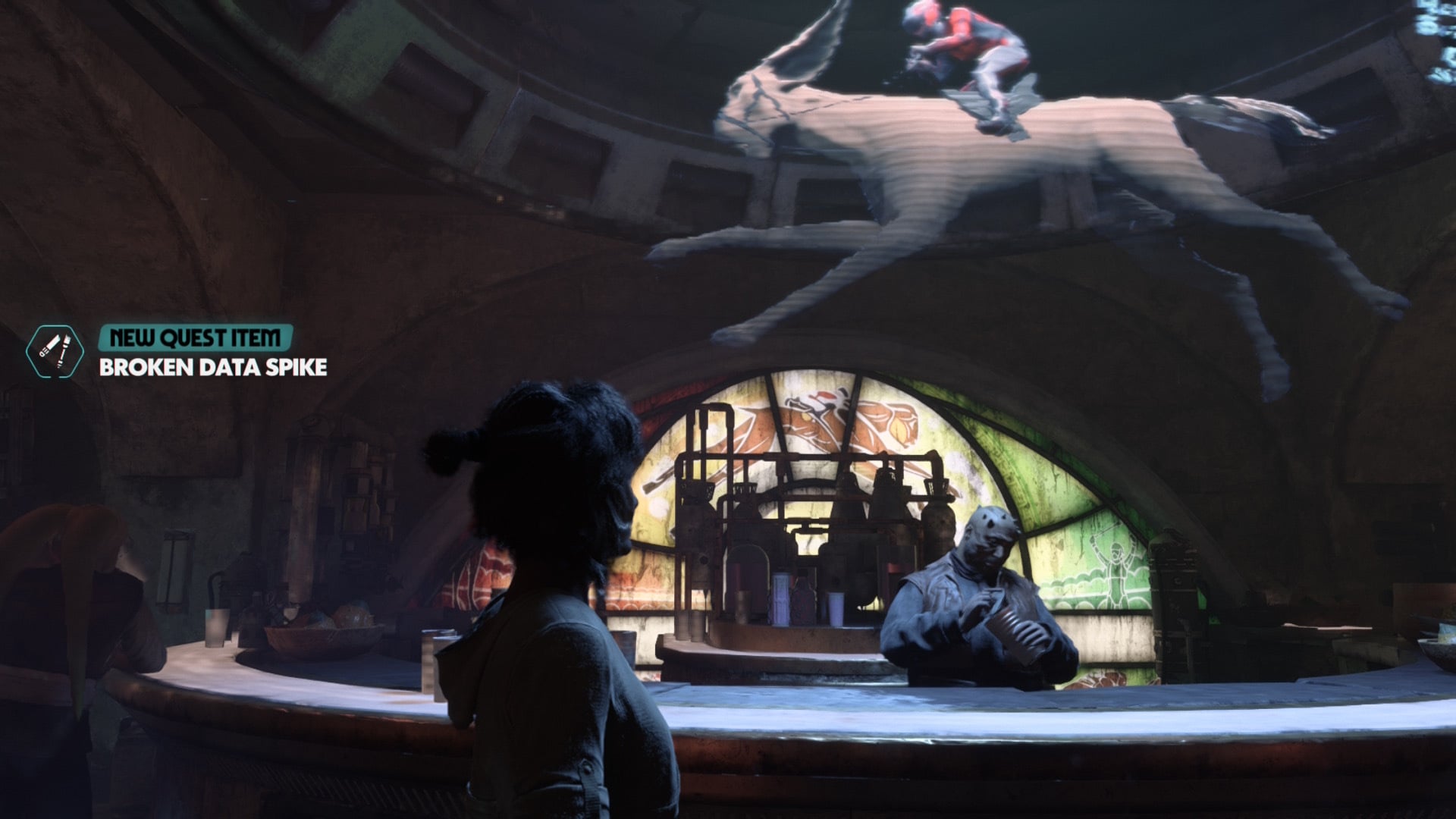
Task: Click the wall-mounted fixture on the left
Action: point(176,565)
